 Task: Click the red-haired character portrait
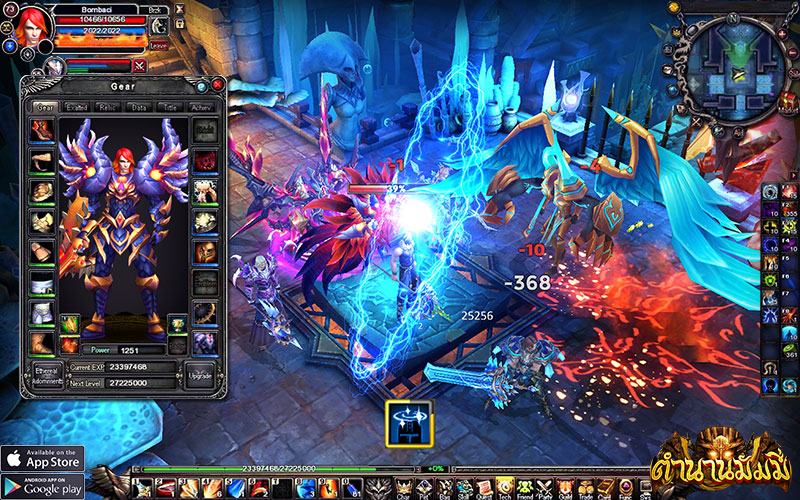(28, 27)
